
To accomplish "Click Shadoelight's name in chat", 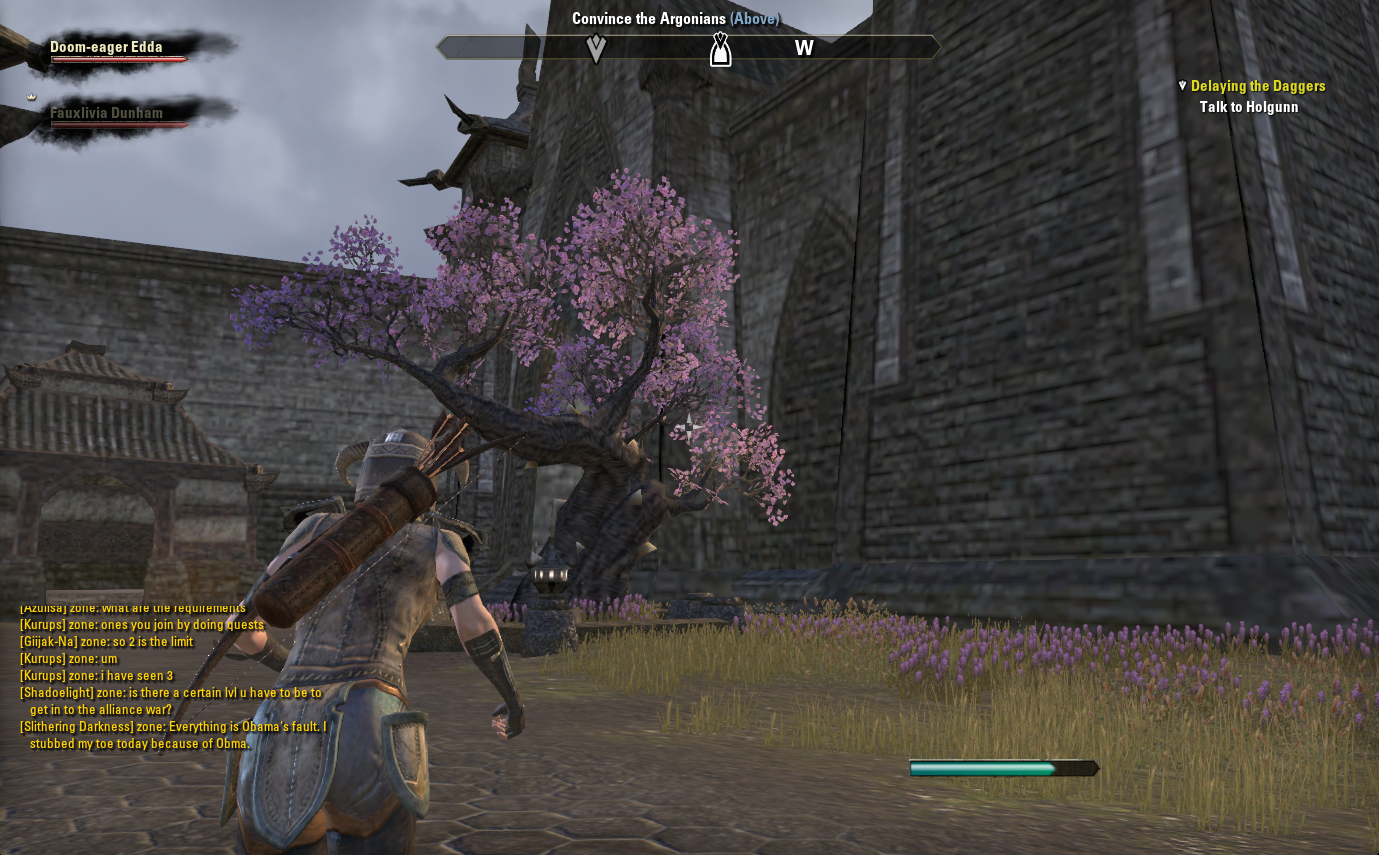I will pyautogui.click(x=57, y=693).
